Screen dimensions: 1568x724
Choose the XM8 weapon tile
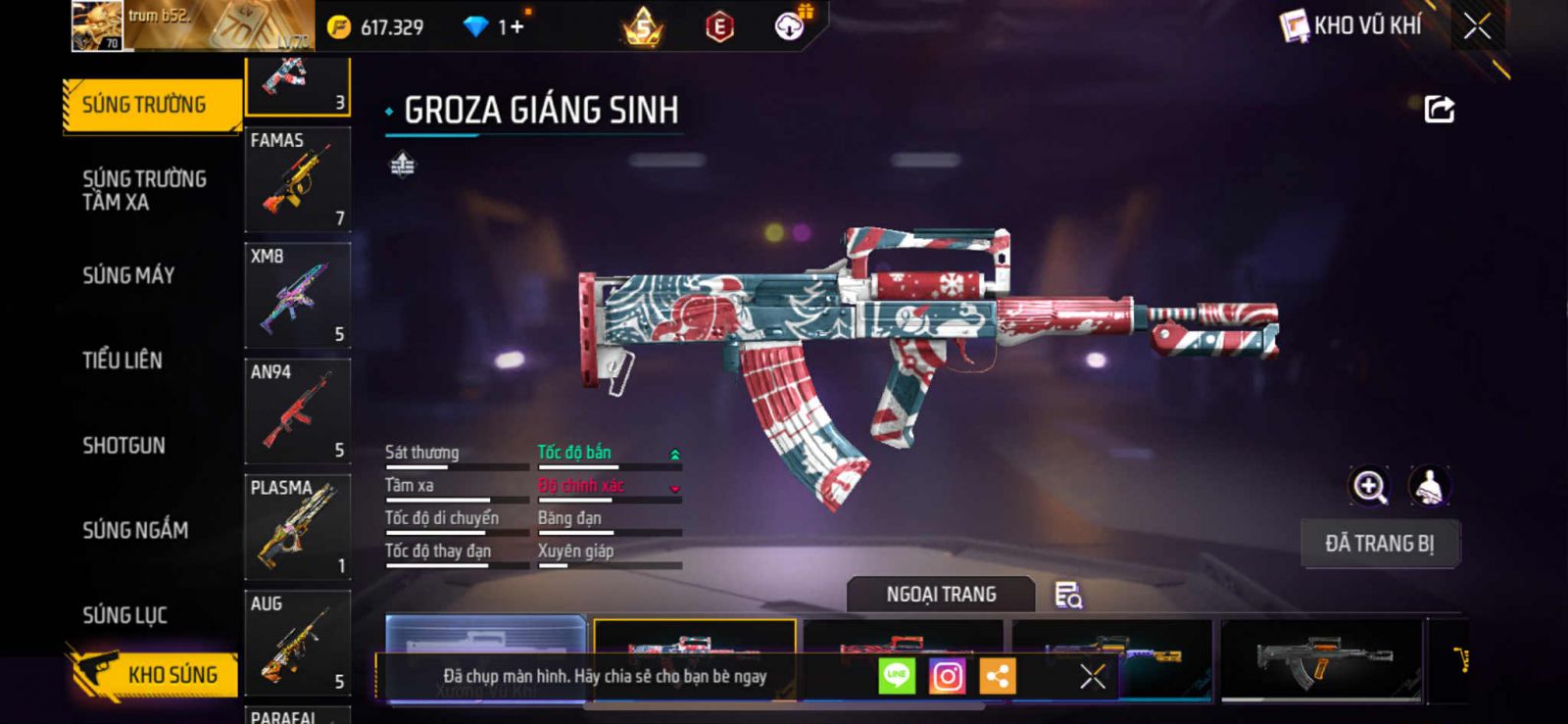pos(297,295)
